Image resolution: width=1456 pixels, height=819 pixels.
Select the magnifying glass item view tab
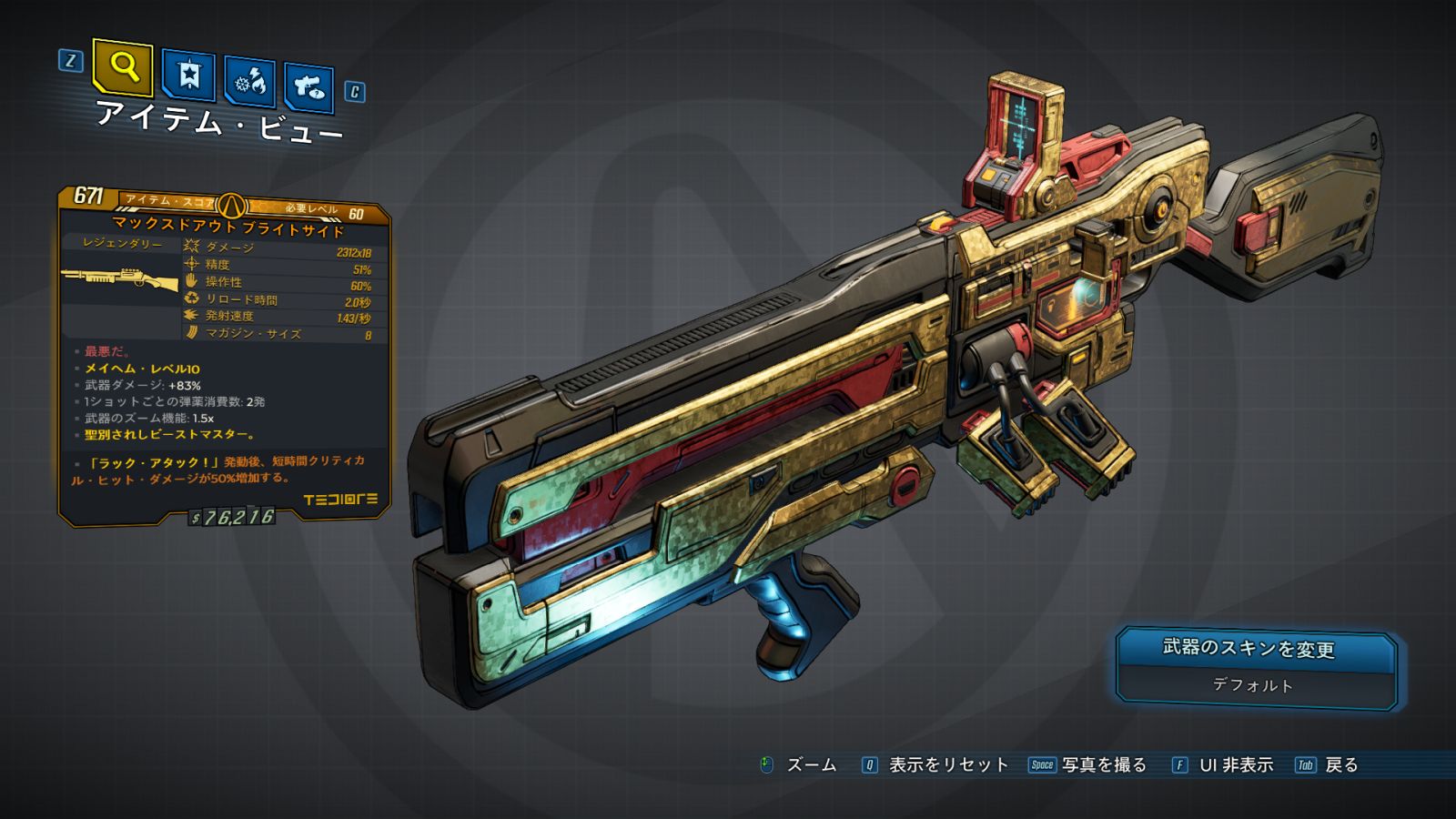(x=123, y=66)
